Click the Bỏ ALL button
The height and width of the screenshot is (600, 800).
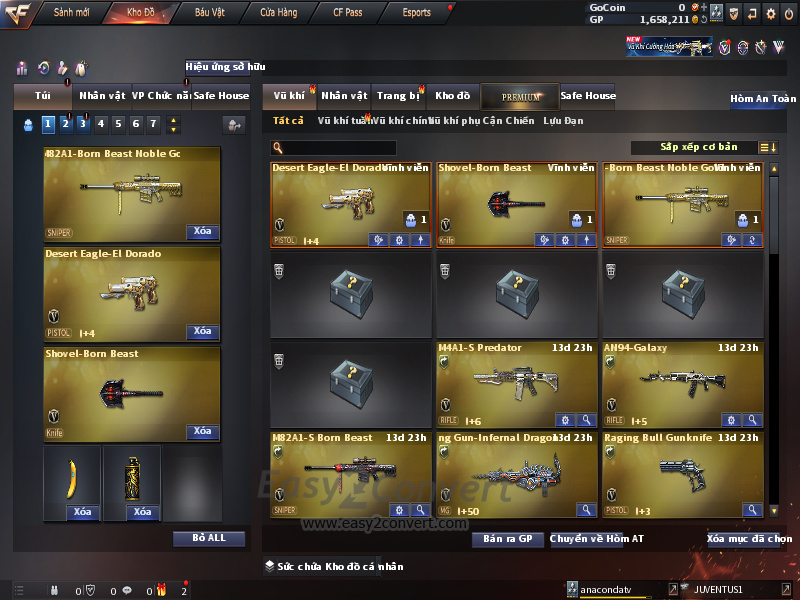[x=208, y=538]
